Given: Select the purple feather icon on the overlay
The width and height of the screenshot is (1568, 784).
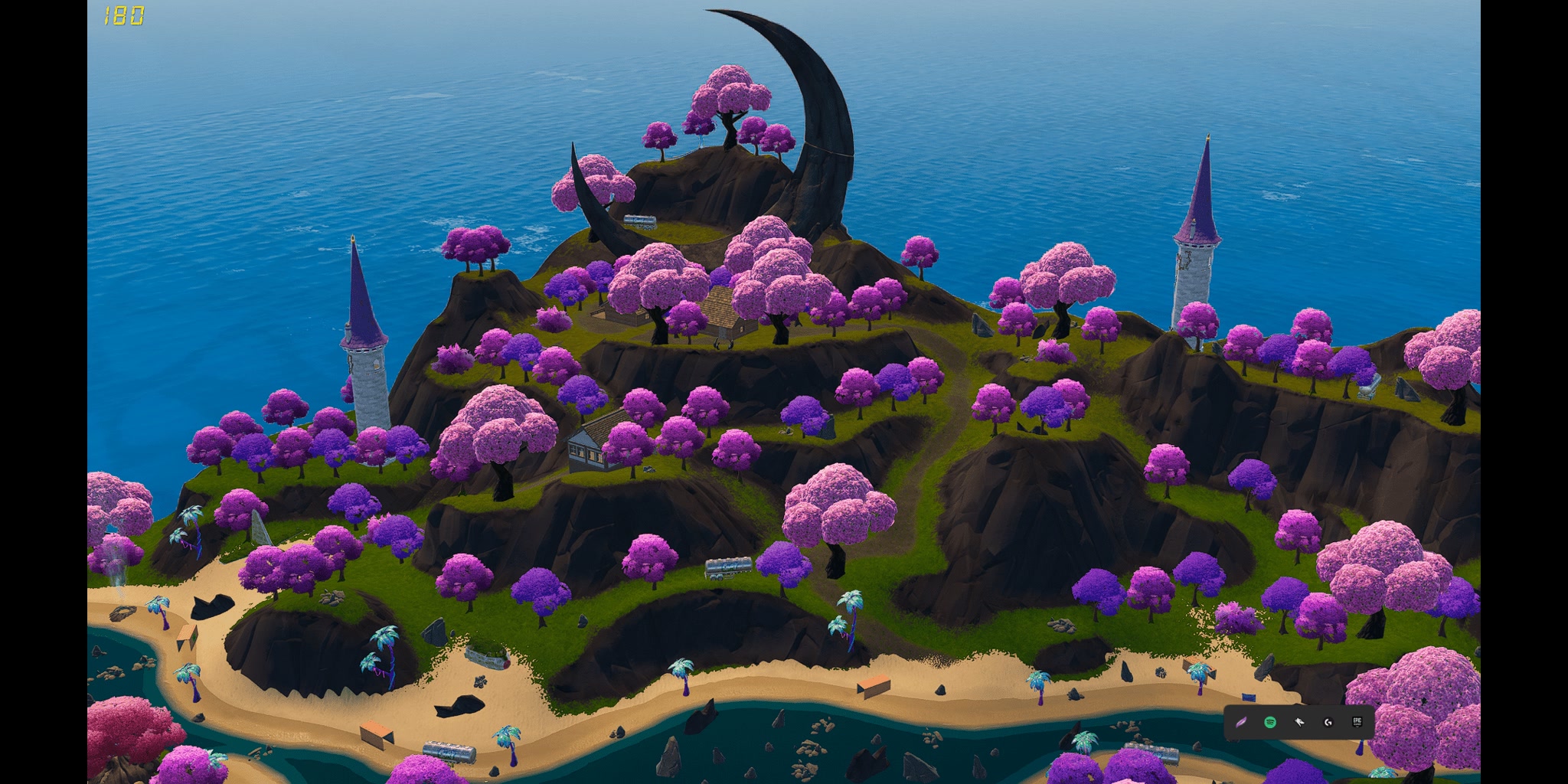Looking at the screenshot, I should (x=1240, y=722).
